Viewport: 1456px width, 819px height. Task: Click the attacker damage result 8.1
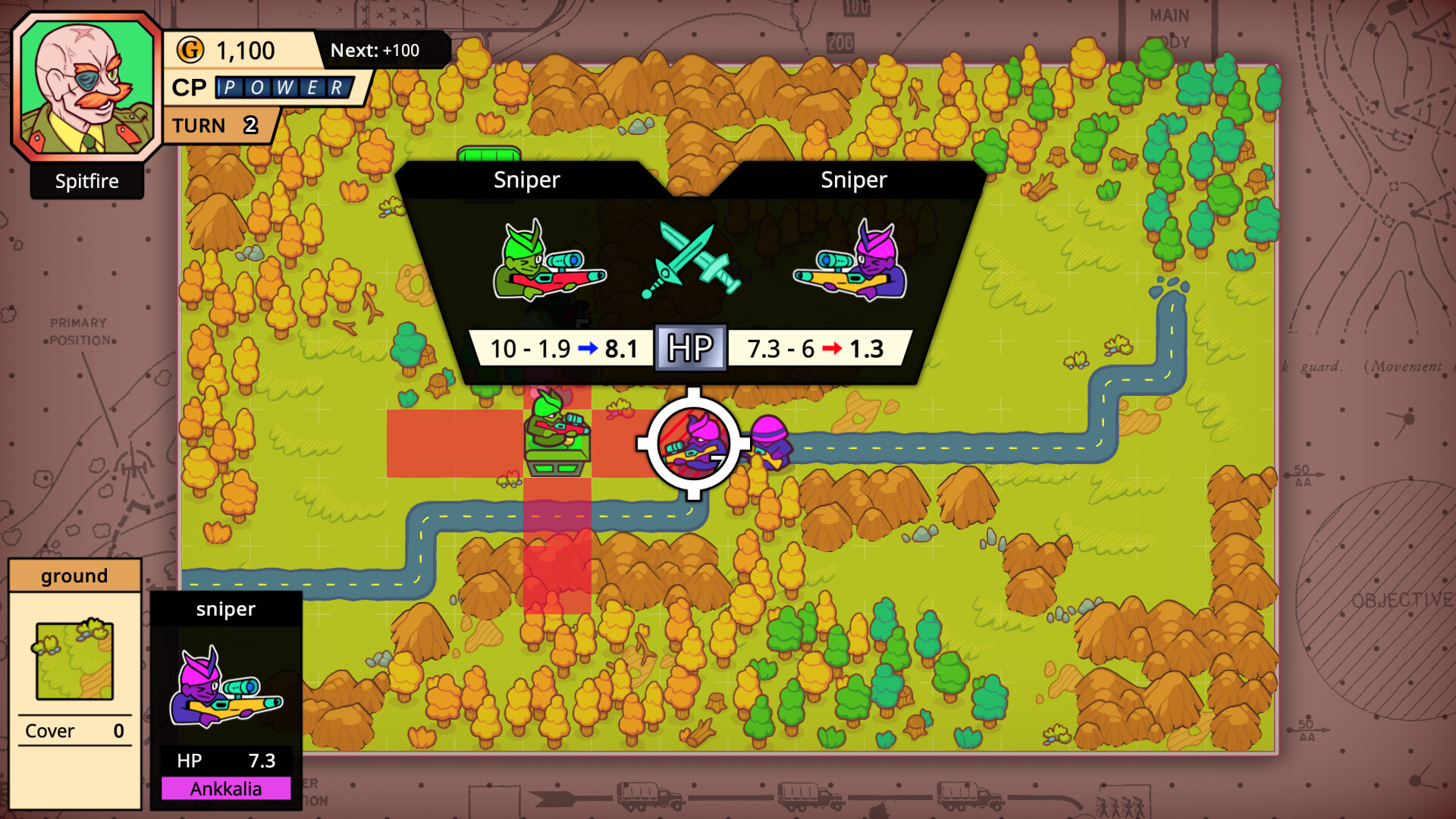click(x=623, y=349)
